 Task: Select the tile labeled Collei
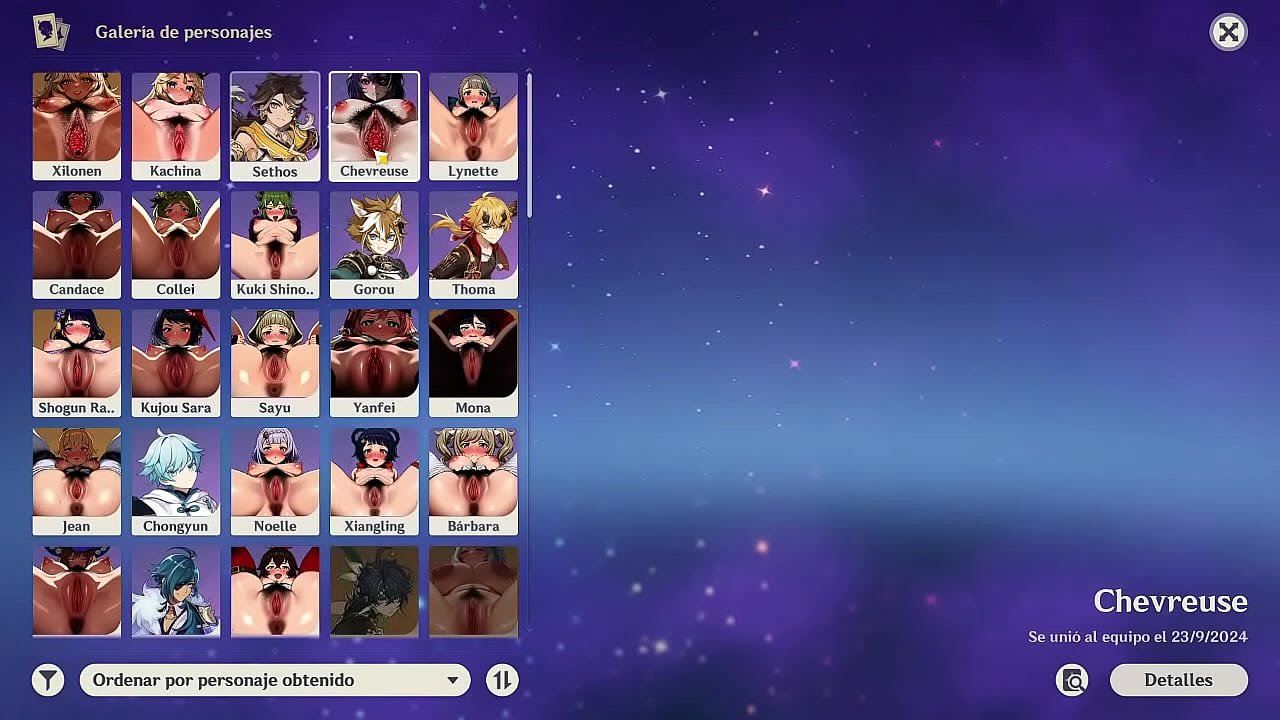[176, 244]
